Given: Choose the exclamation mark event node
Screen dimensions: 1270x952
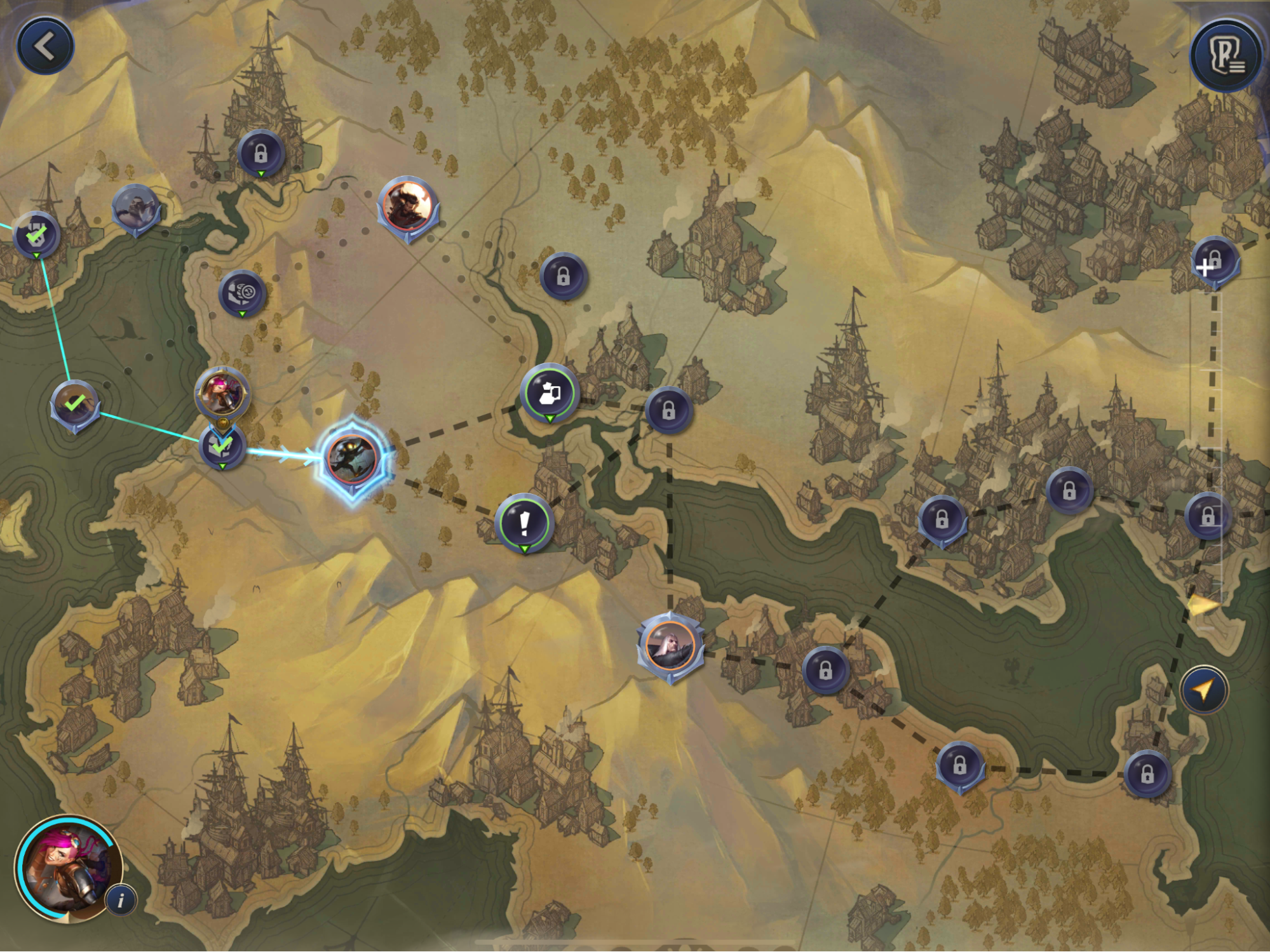Looking at the screenshot, I should (x=524, y=523).
